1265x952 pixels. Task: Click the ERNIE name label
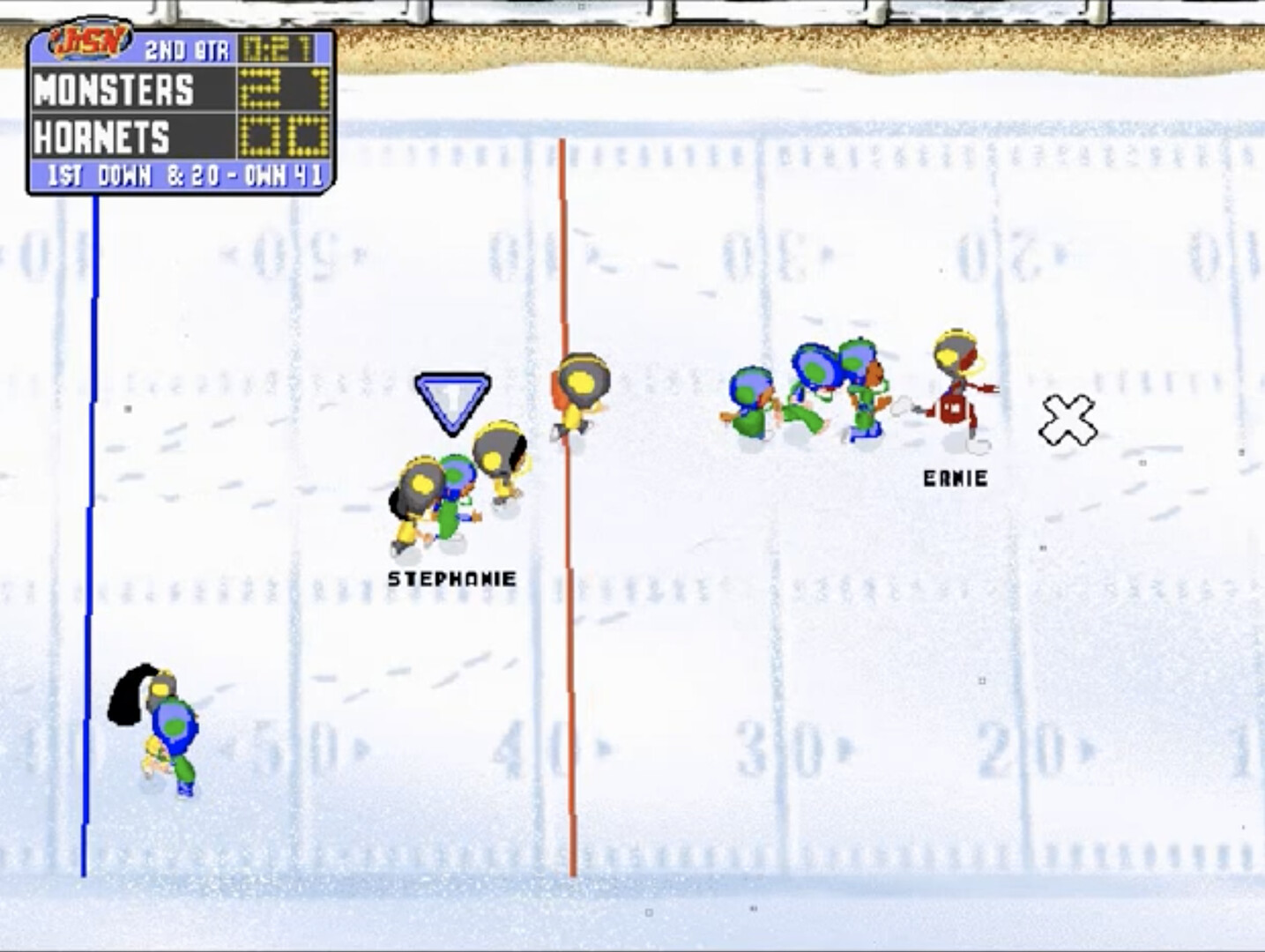point(954,479)
